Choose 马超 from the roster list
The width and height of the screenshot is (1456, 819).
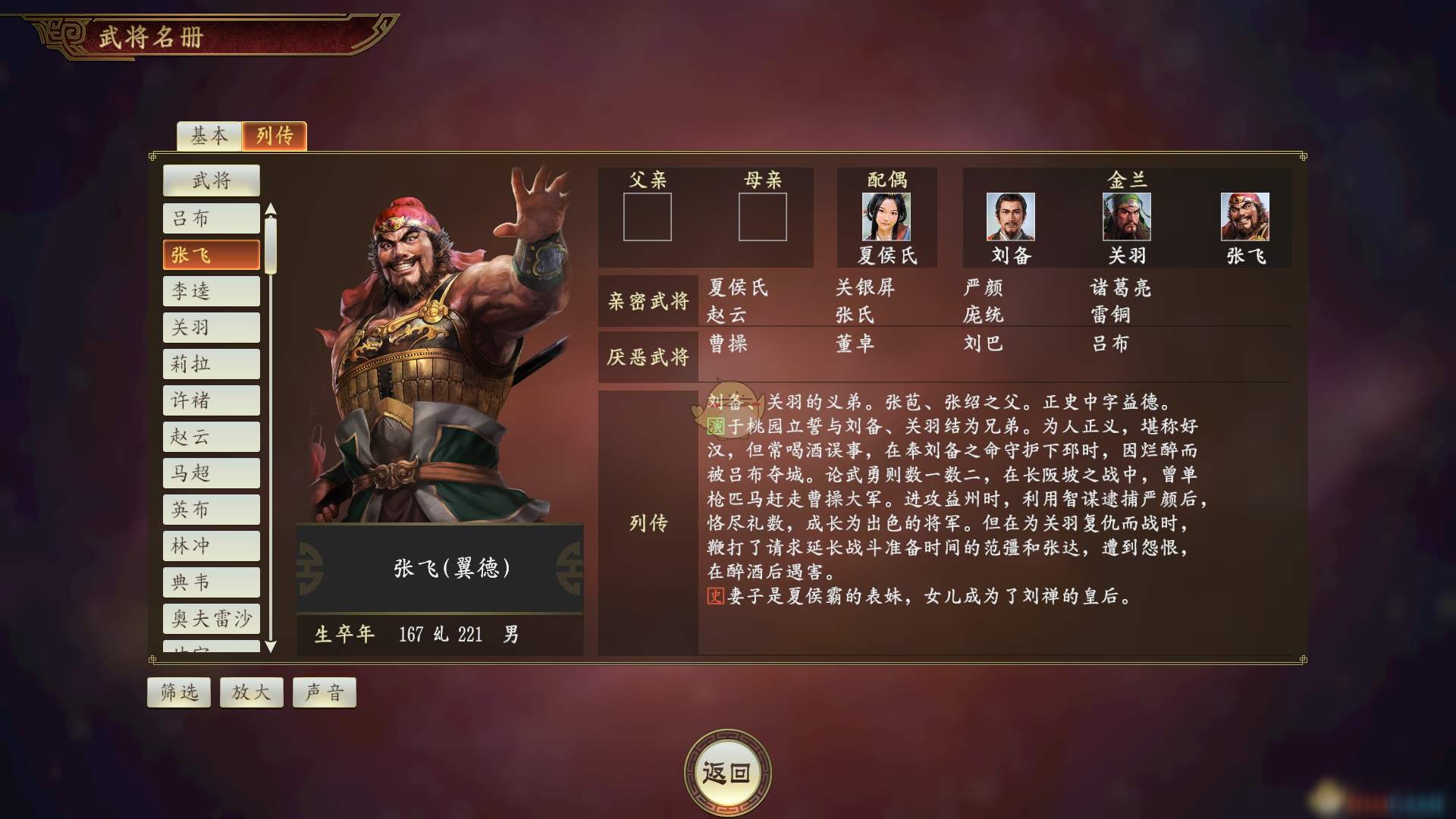point(211,473)
